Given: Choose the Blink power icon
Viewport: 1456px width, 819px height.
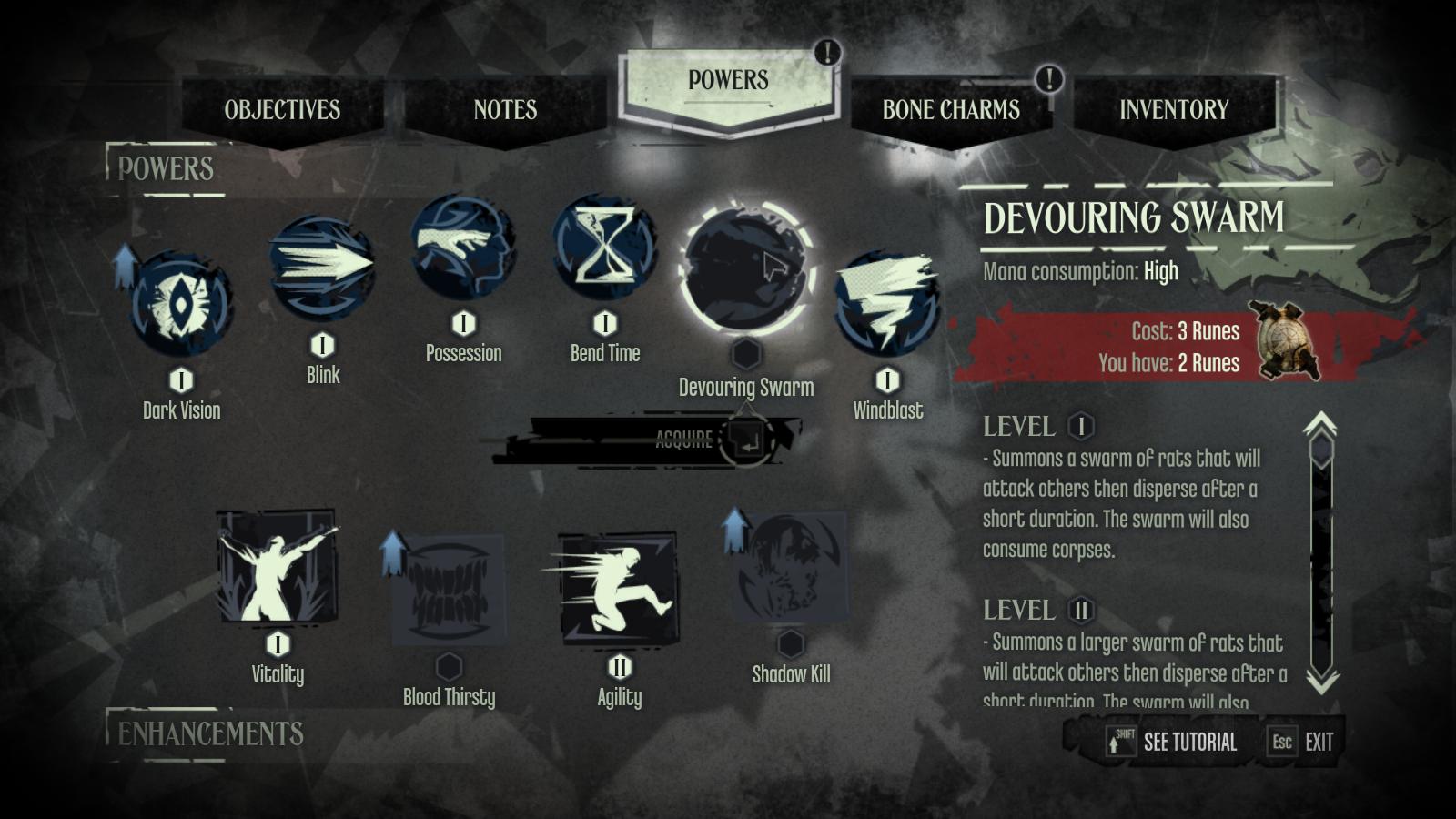Looking at the screenshot, I should coord(322,267).
